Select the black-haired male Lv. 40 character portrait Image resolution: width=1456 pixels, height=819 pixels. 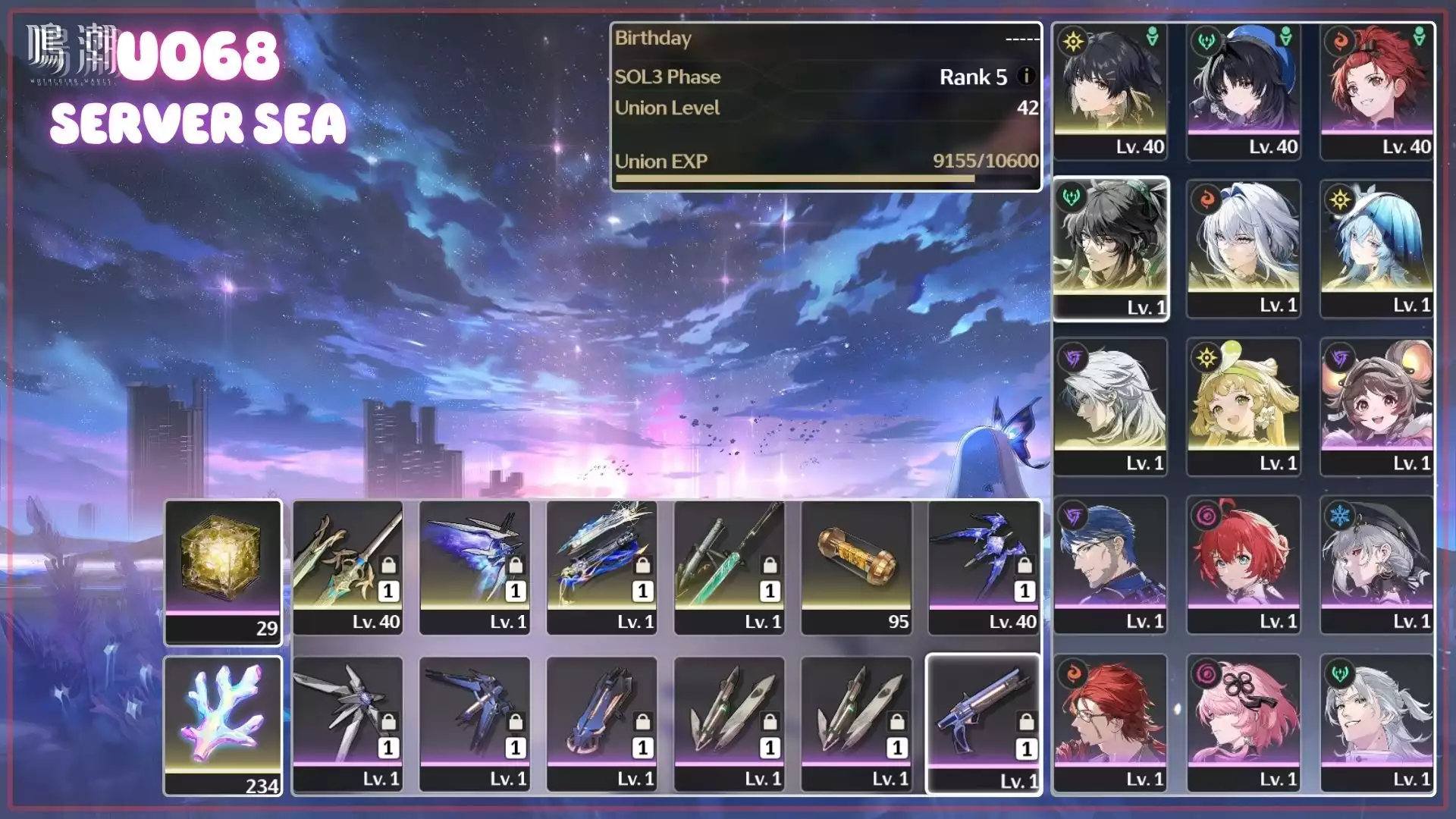point(1110,91)
